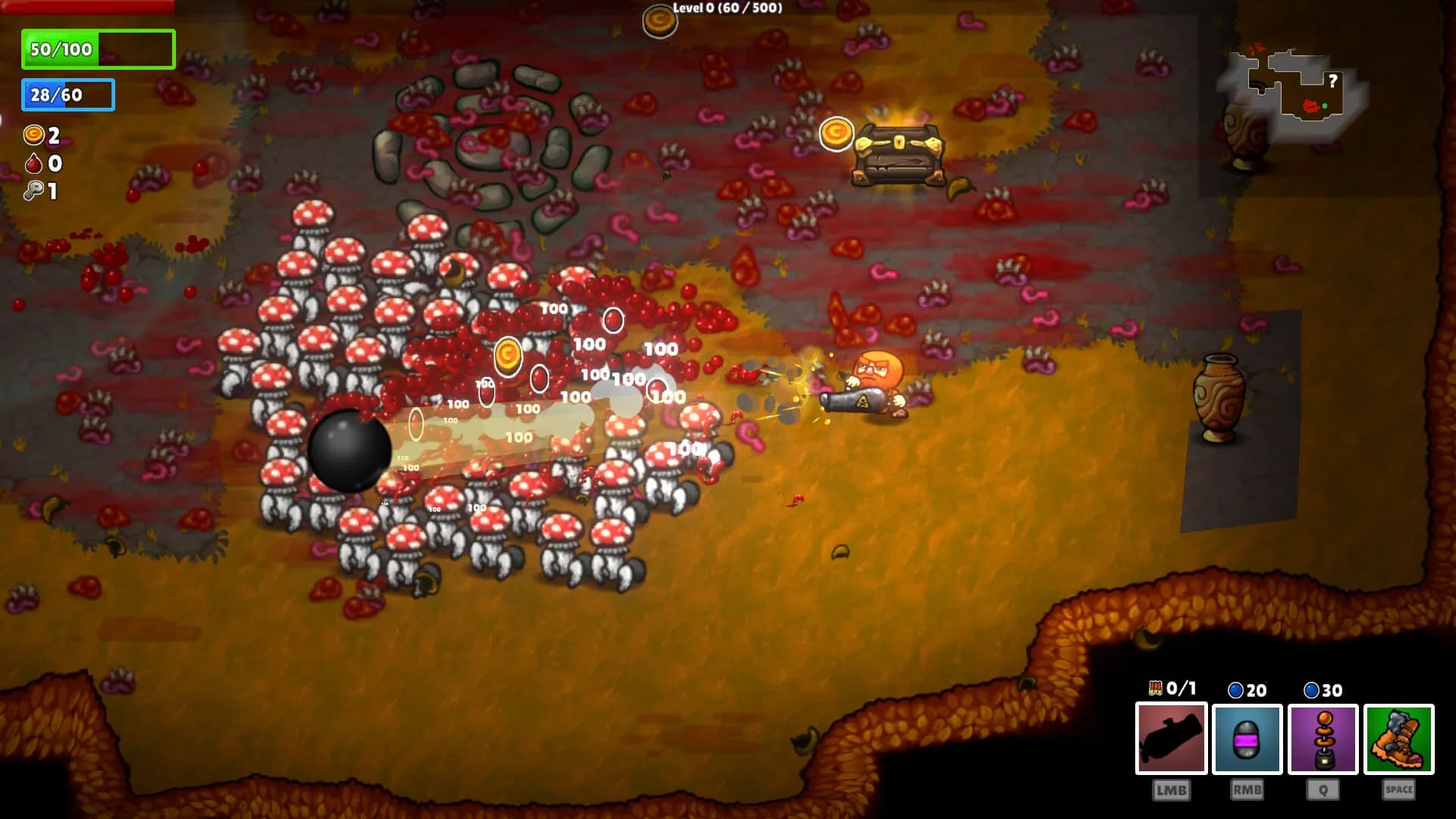The height and width of the screenshot is (819, 1456).
Task: Click the blue orb cost icon labeled 30
Action: [x=1312, y=691]
